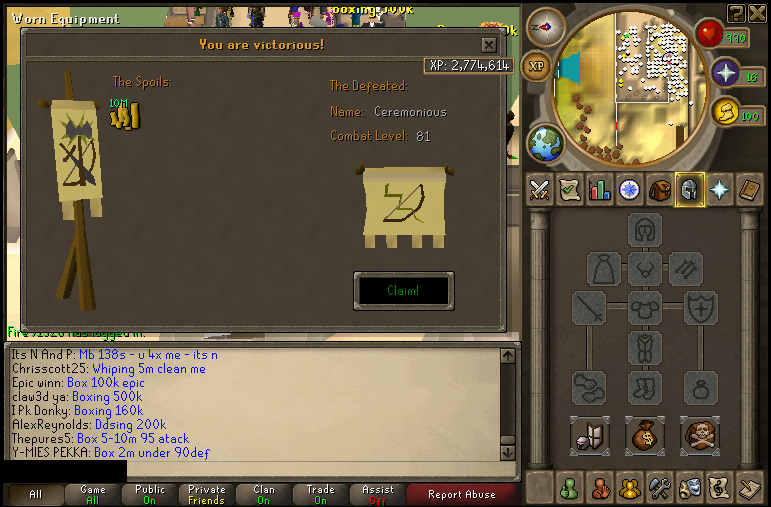Click the compass next to the minimap
Image resolution: width=771 pixels, height=507 pixels.
click(546, 27)
